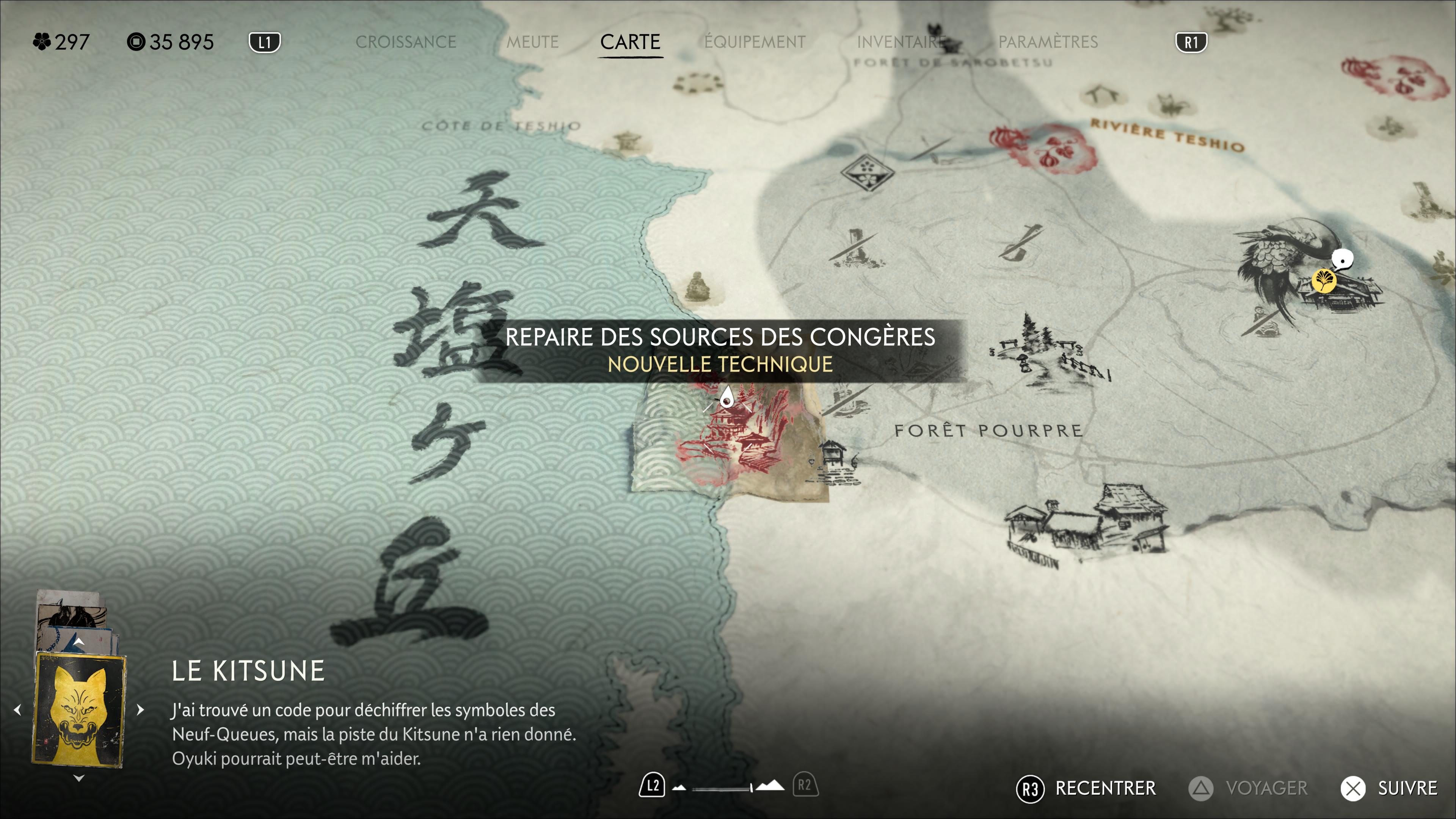This screenshot has height=819, width=1456.
Task: Click the up arrow above the Kitsune card
Action: click(79, 642)
